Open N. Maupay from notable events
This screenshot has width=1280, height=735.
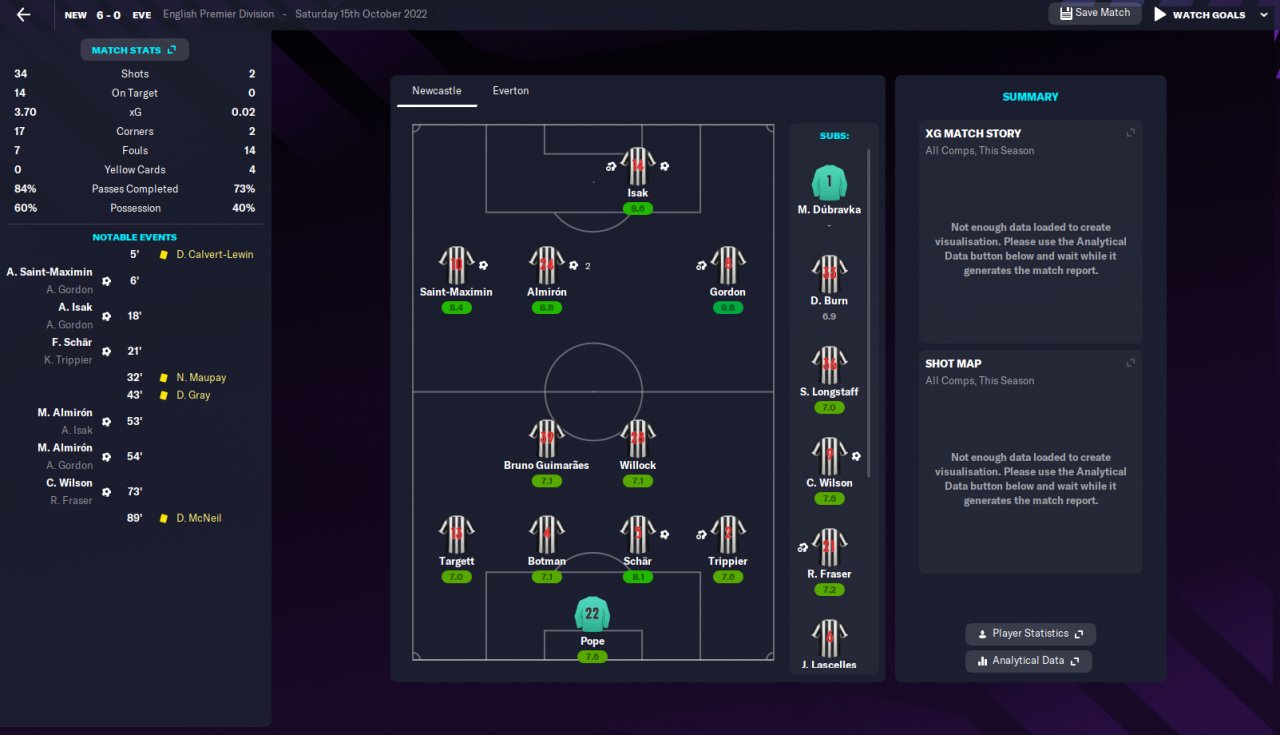coord(201,378)
